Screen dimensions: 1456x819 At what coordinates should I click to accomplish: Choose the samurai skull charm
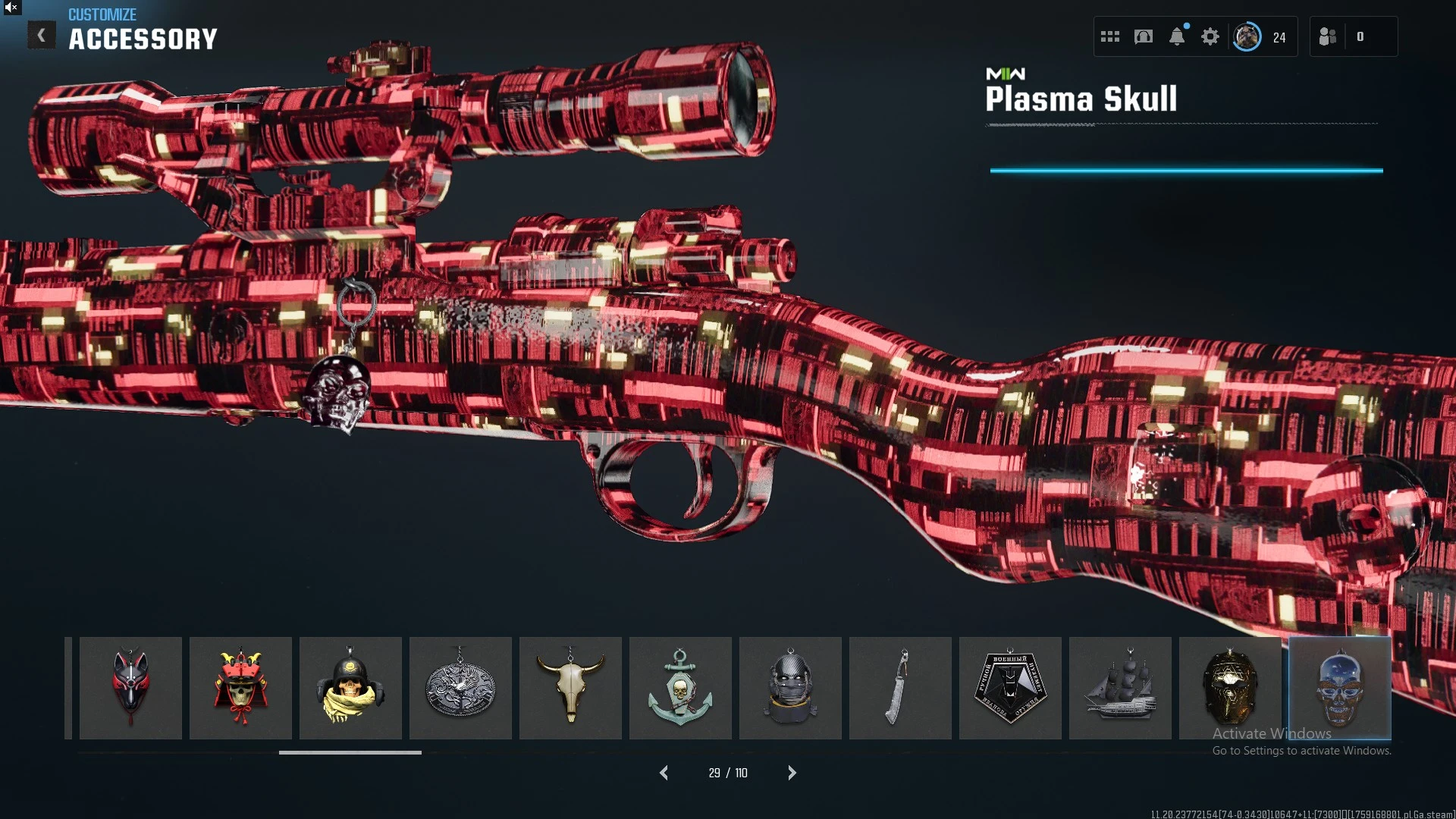tap(240, 688)
